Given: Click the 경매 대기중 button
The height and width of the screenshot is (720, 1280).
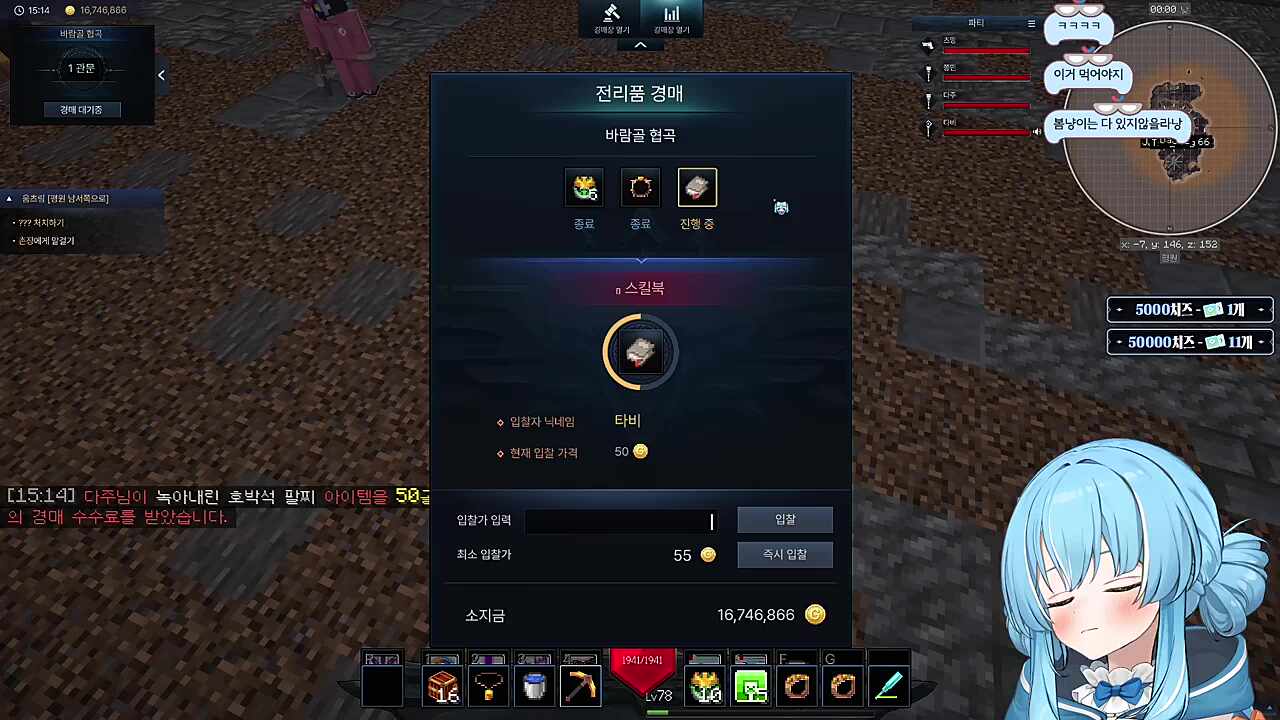Looking at the screenshot, I should pos(81,109).
